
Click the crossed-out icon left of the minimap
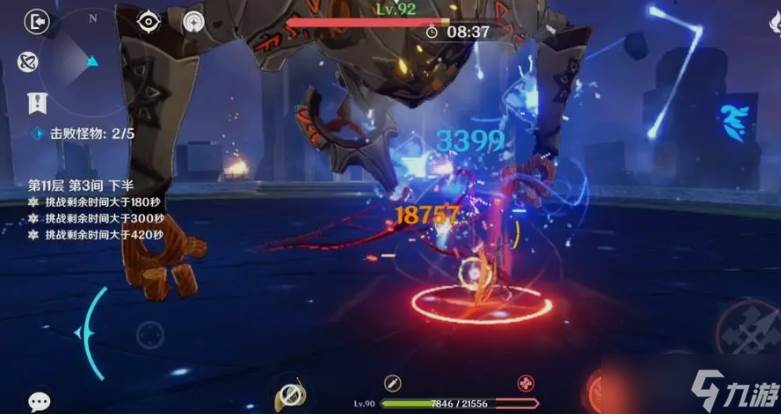point(27,61)
